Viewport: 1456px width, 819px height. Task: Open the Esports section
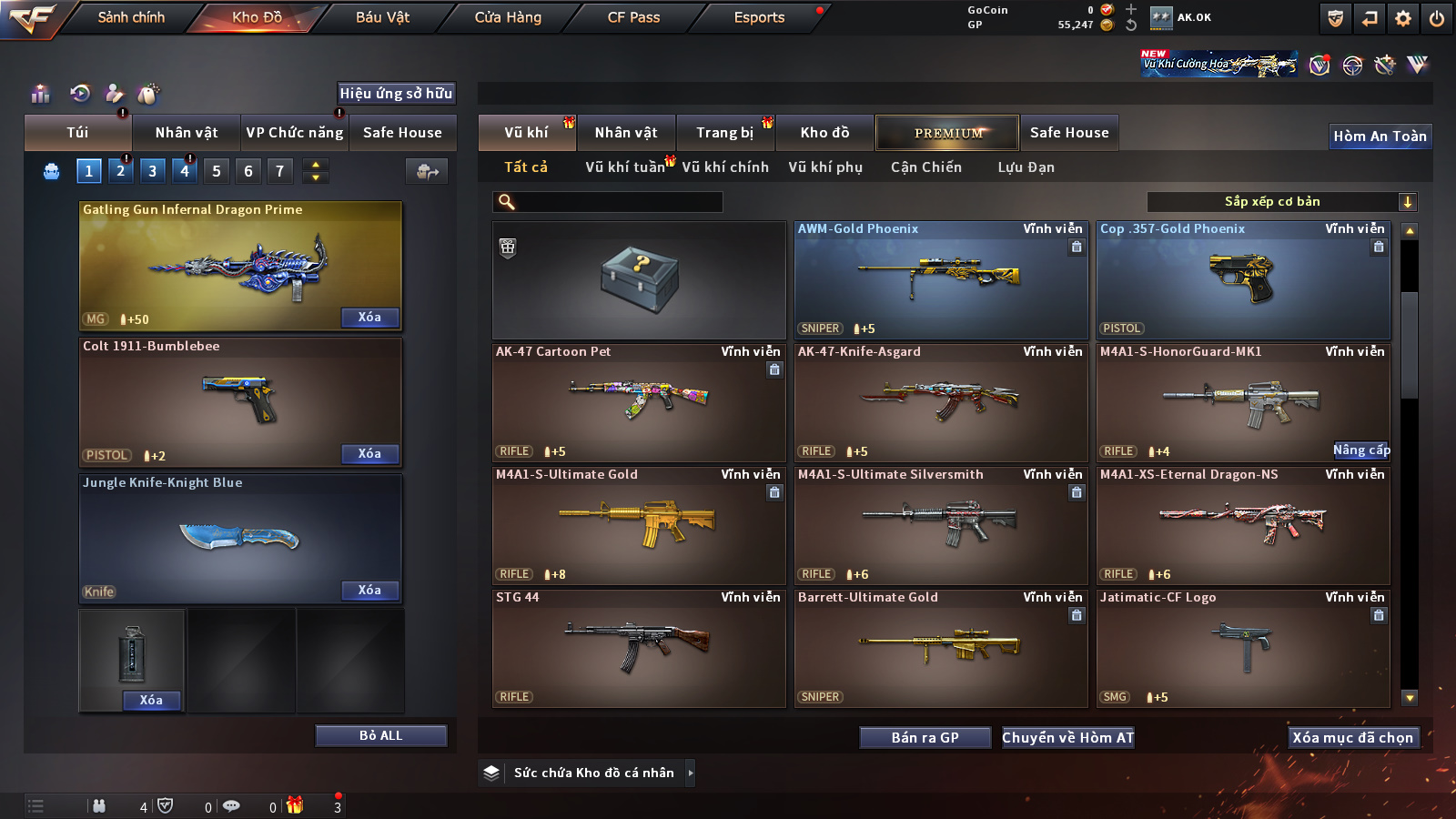point(759,17)
